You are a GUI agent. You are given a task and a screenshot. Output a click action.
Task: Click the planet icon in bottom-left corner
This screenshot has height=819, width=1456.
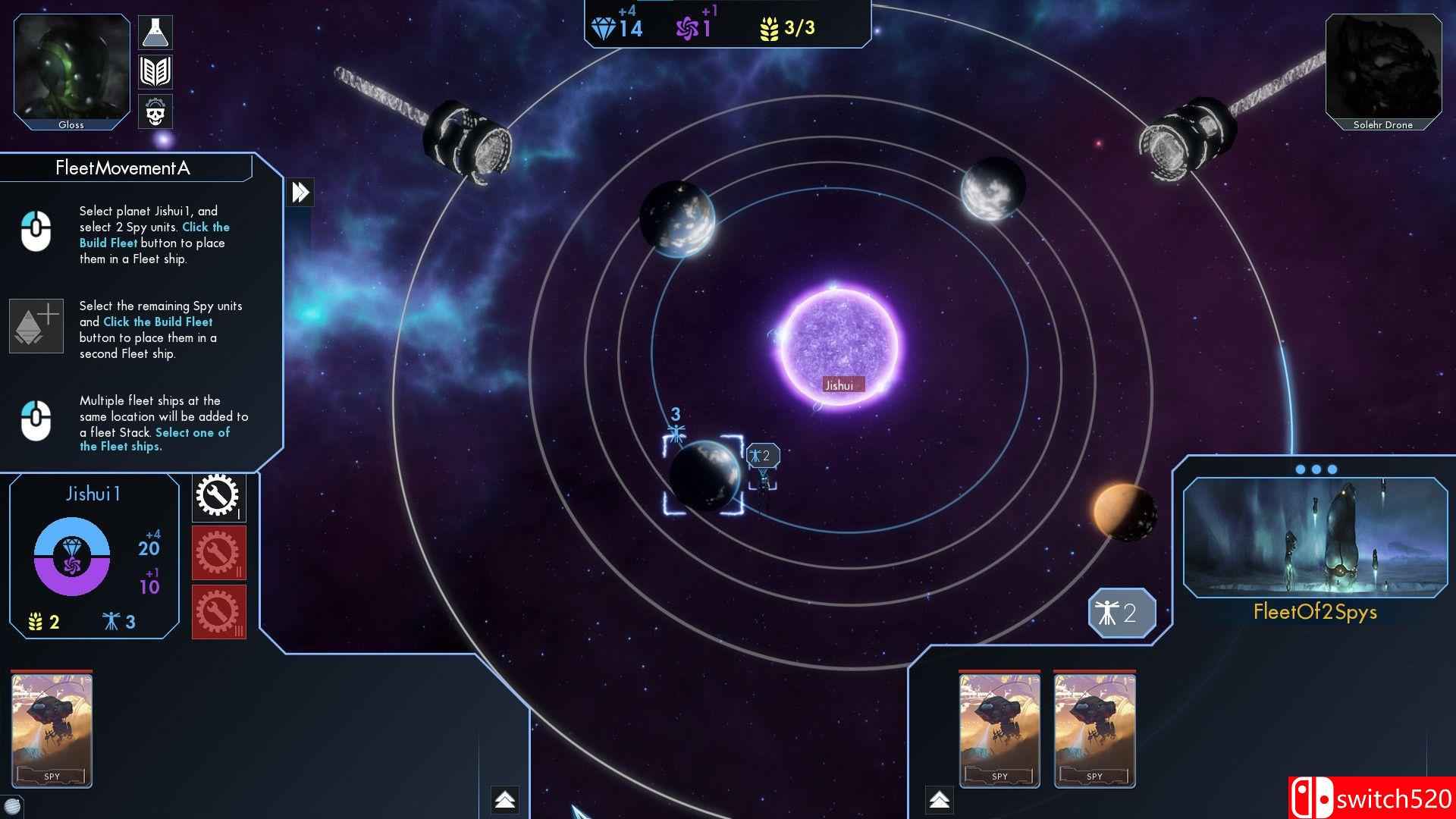[x=11, y=806]
